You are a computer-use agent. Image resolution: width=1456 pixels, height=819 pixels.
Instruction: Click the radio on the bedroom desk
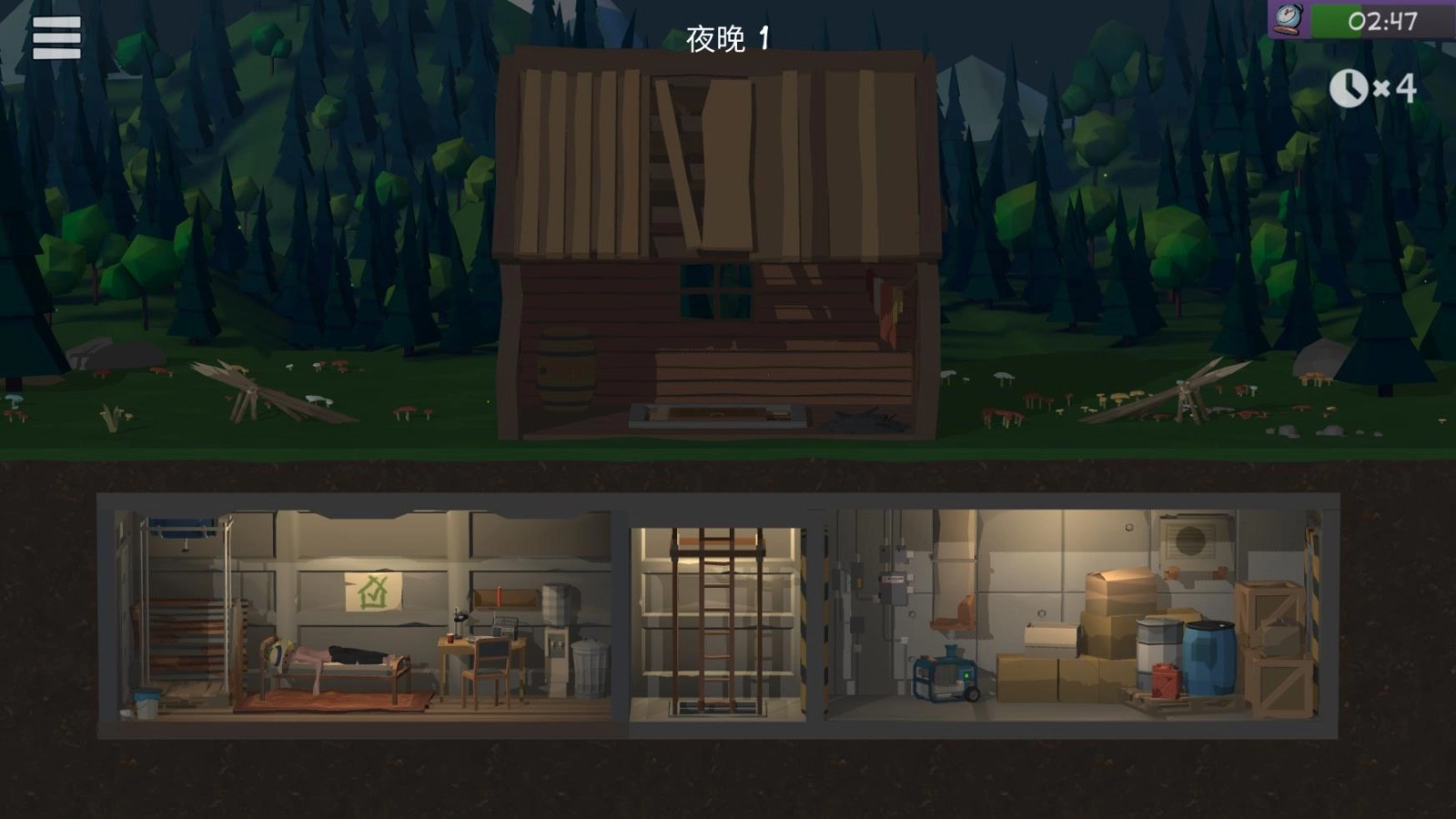coord(504,628)
